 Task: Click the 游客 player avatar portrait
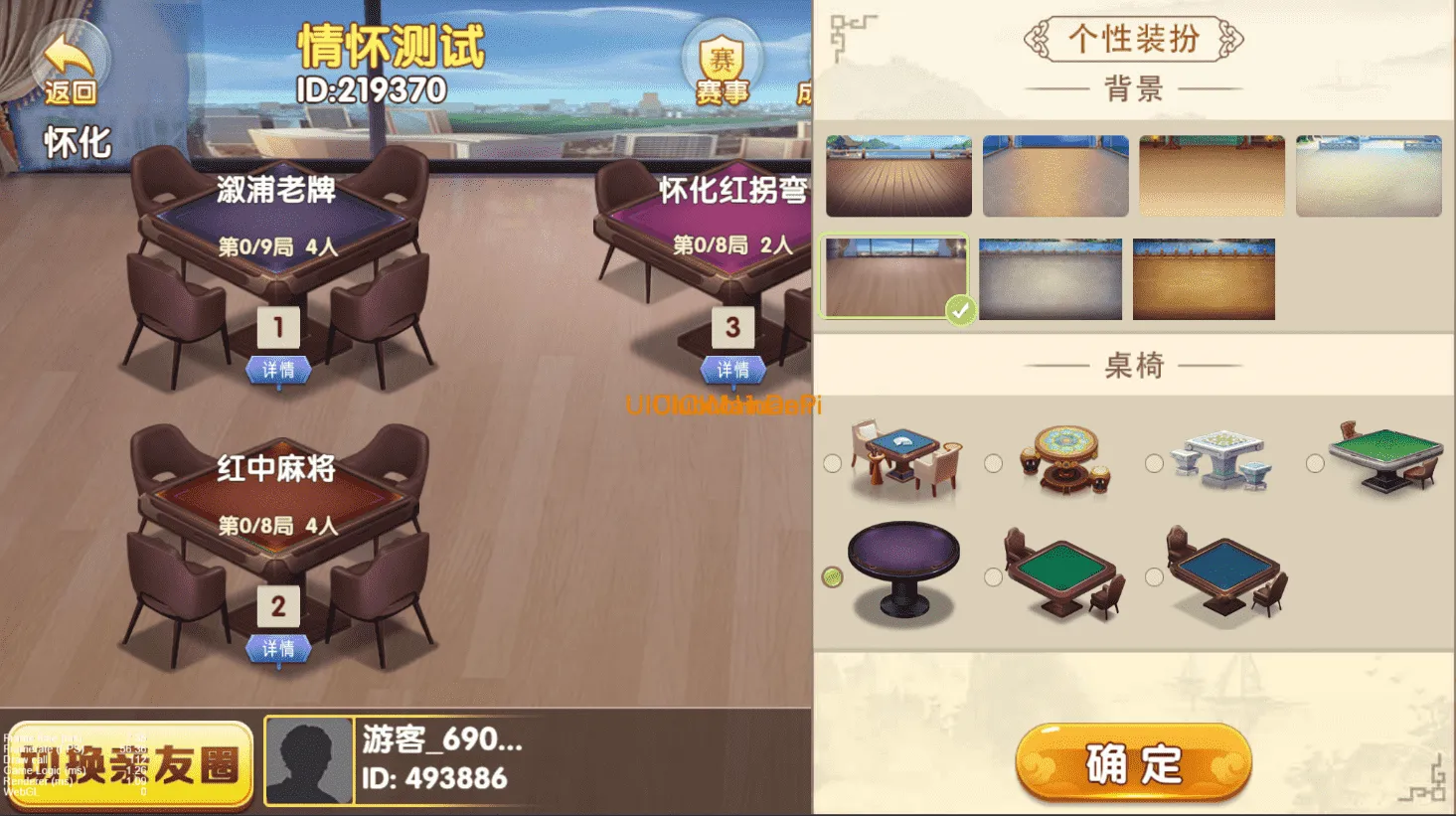[x=308, y=761]
